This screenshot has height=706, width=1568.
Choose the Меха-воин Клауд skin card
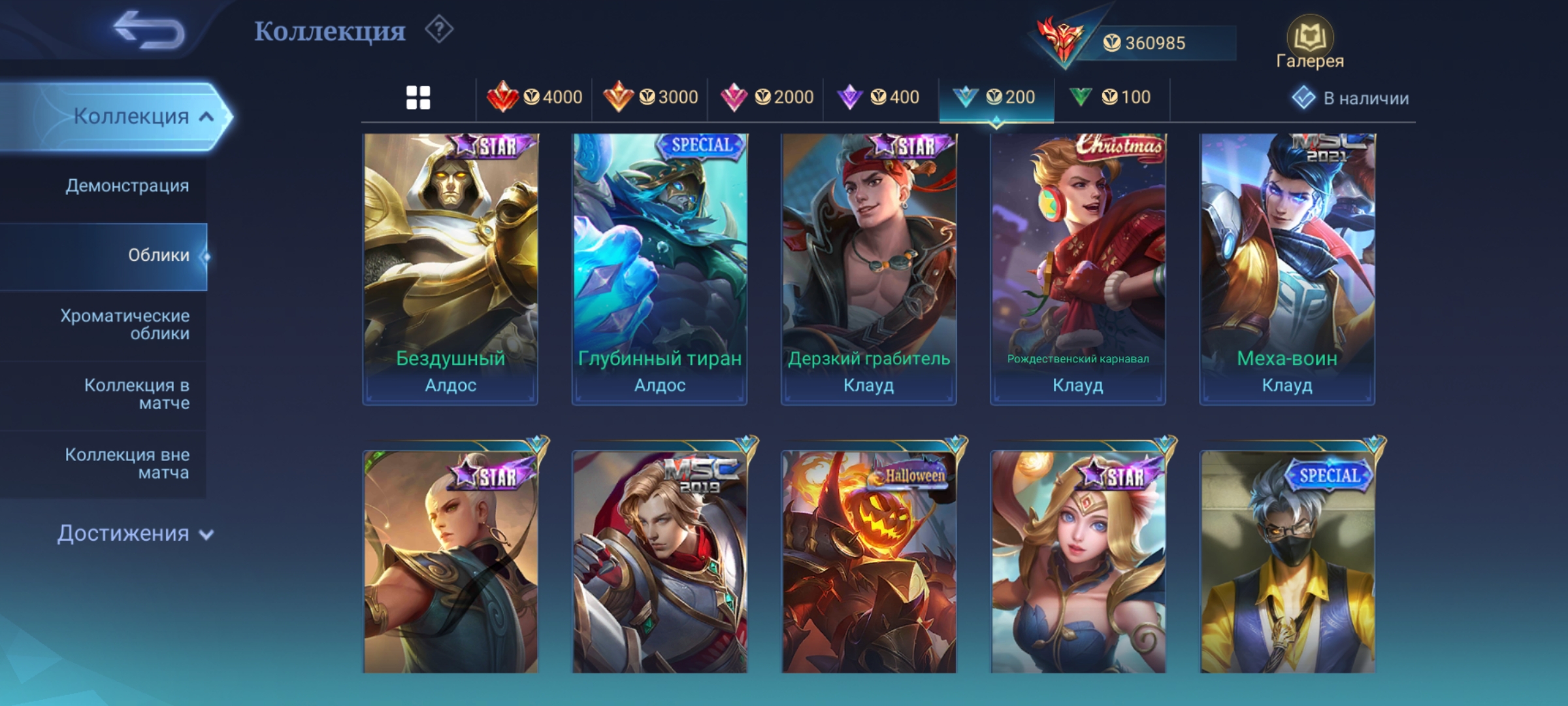tap(1286, 269)
